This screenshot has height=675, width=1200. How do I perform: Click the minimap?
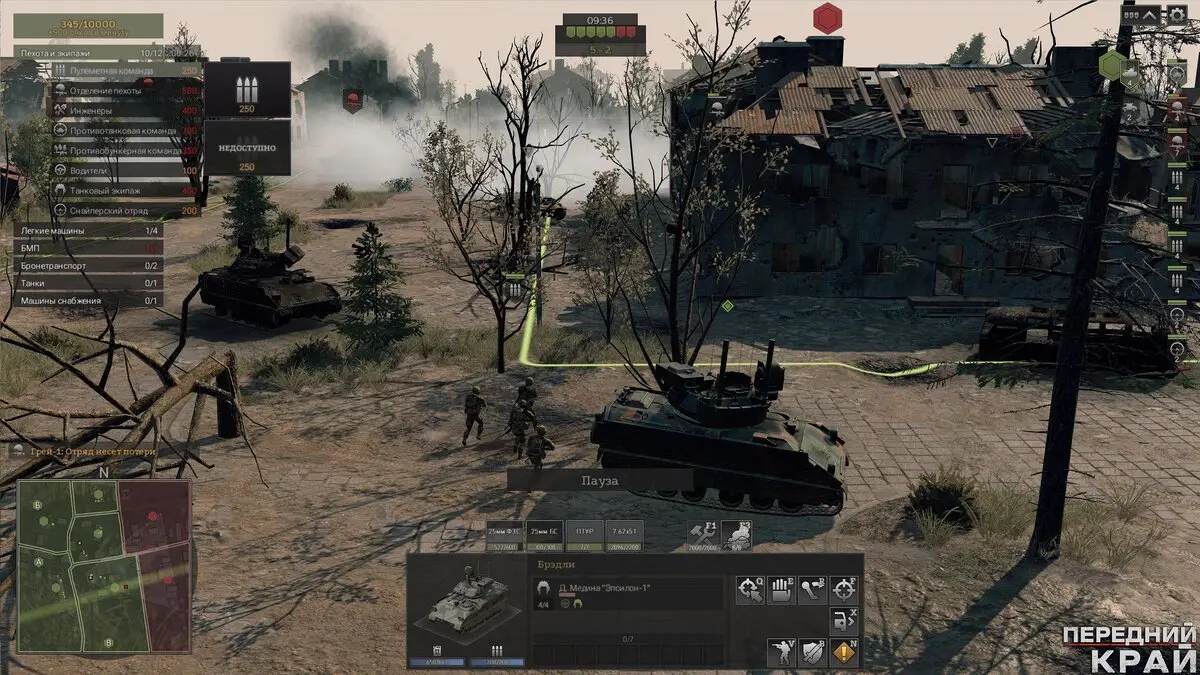[x=104, y=566]
